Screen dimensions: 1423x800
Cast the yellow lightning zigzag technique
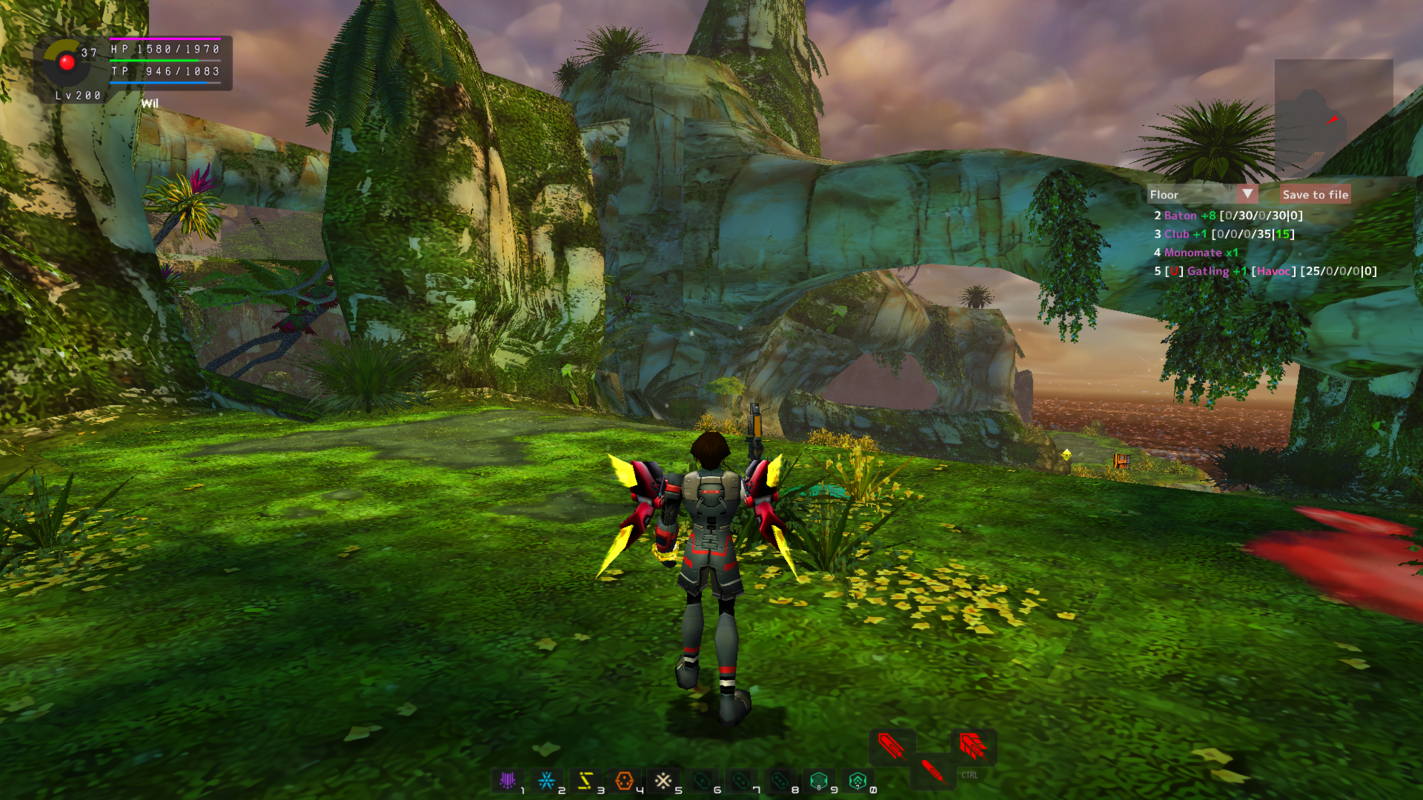pyautogui.click(x=586, y=780)
